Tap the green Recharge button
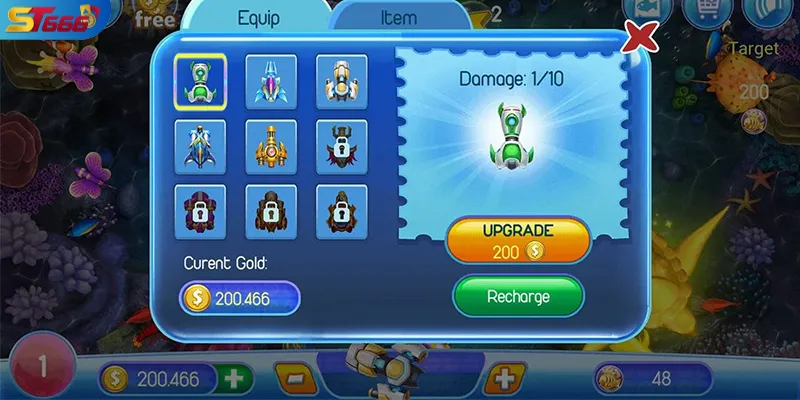Viewport: 800px width, 400px height. 518,297
